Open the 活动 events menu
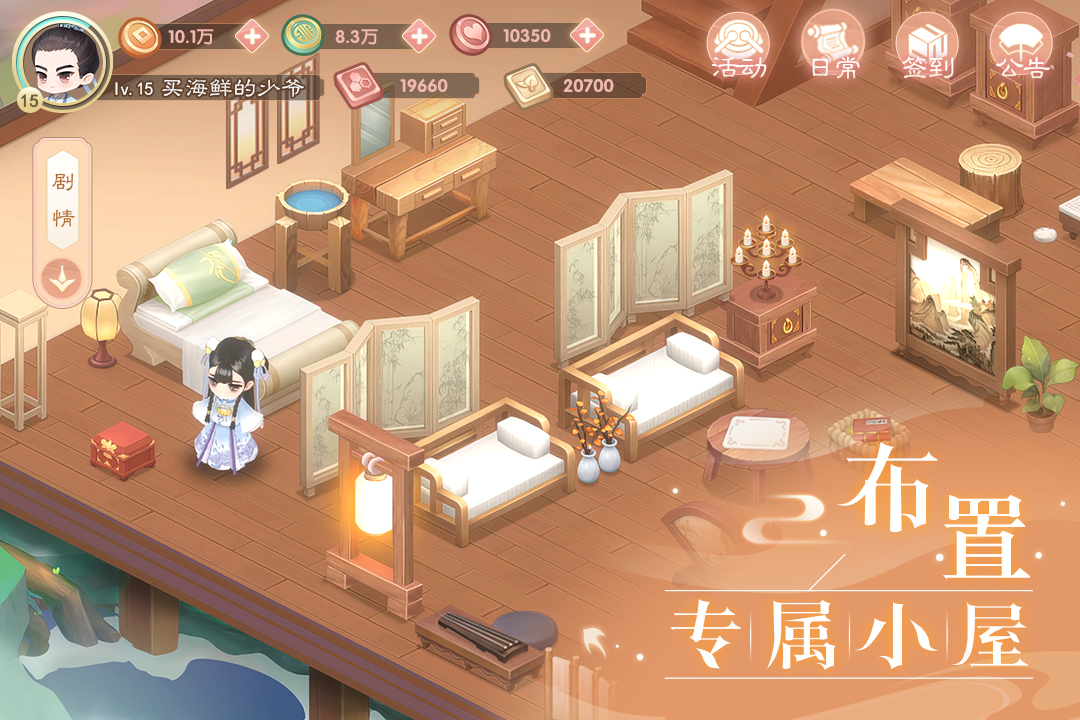Viewport: 1080px width, 720px height. point(738,46)
